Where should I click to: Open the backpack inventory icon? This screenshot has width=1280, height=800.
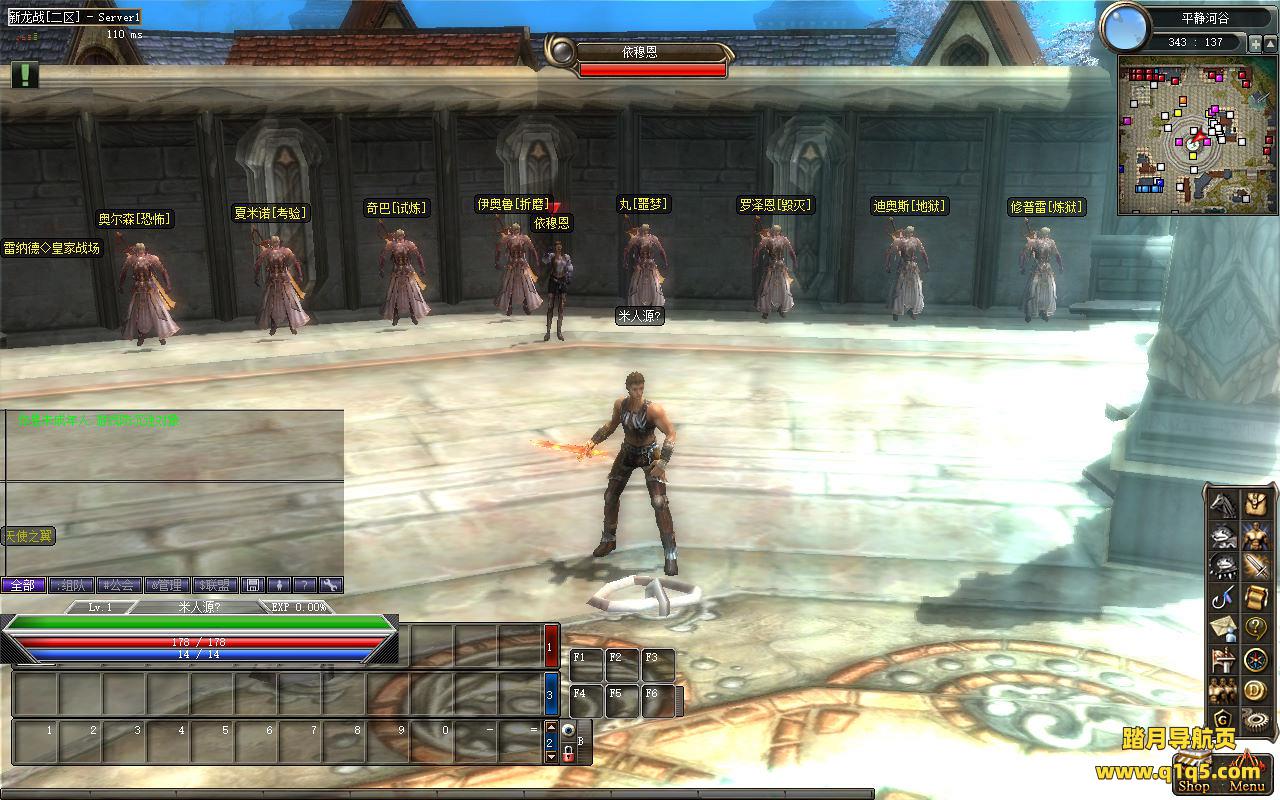pyautogui.click(x=1256, y=504)
